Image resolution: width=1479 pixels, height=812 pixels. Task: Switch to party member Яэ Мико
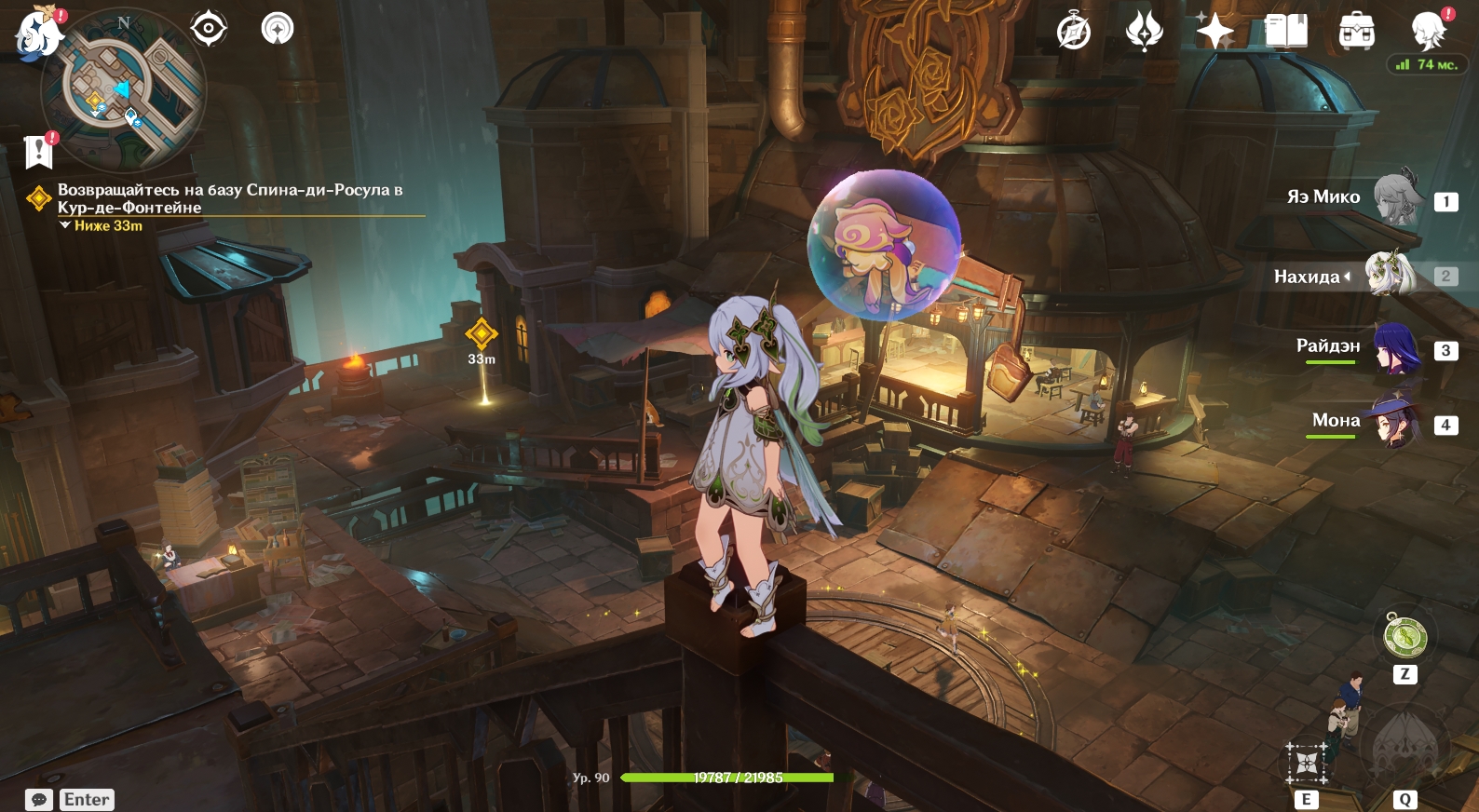tap(1397, 196)
